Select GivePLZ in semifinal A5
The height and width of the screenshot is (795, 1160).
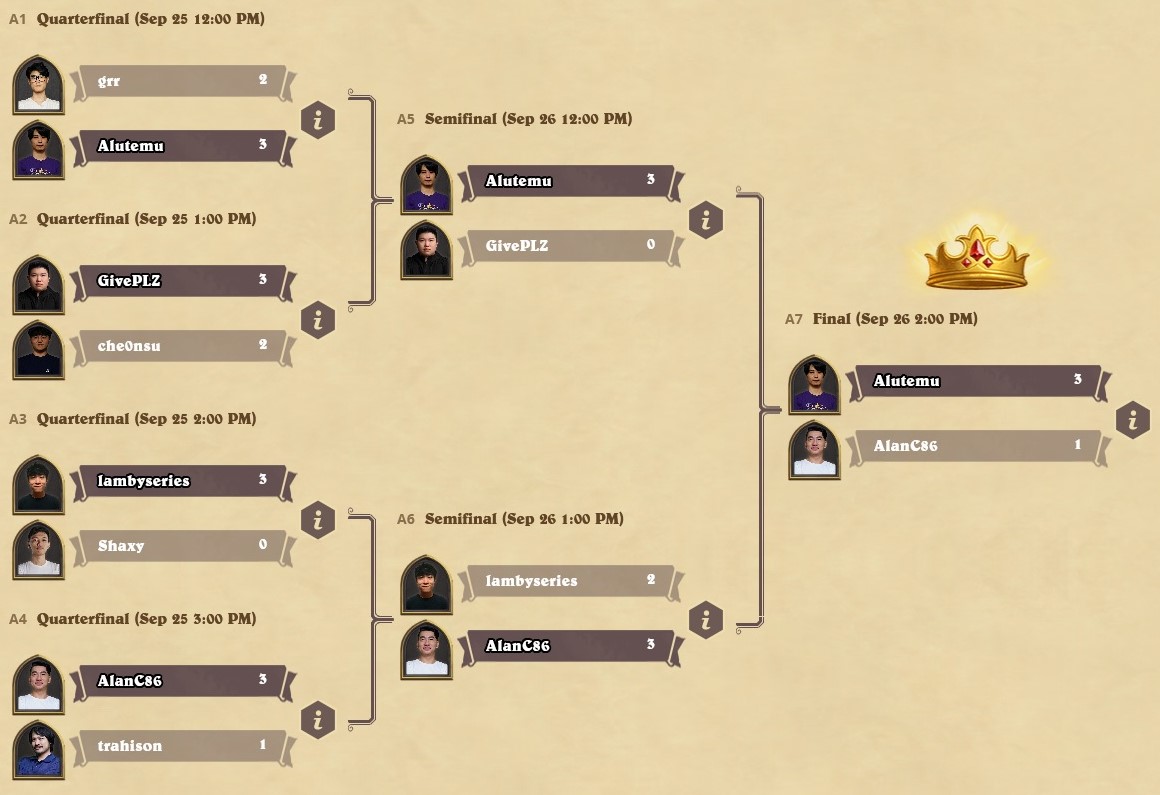(568, 246)
